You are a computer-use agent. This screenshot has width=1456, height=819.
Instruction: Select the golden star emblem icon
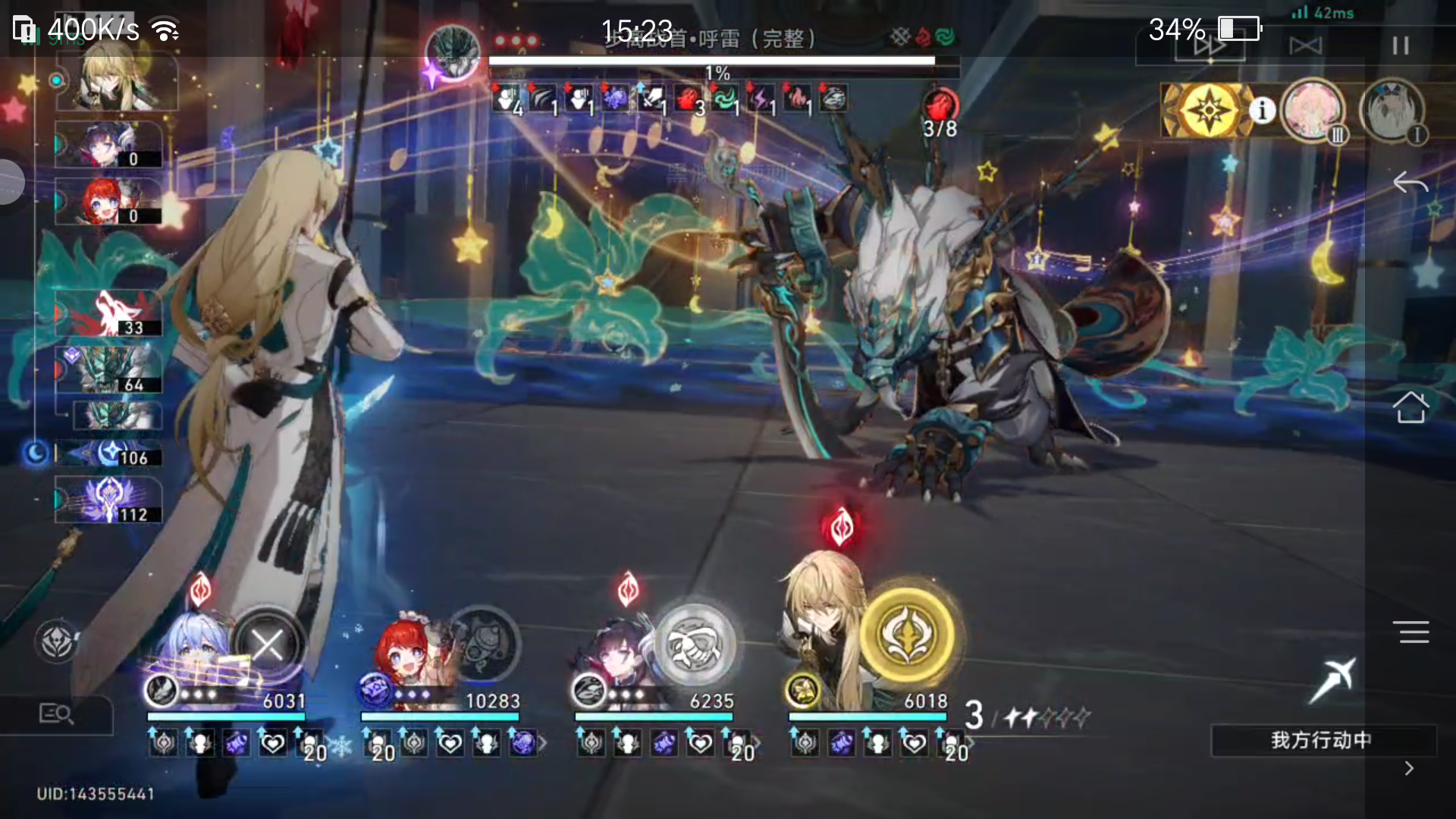pos(1207,111)
